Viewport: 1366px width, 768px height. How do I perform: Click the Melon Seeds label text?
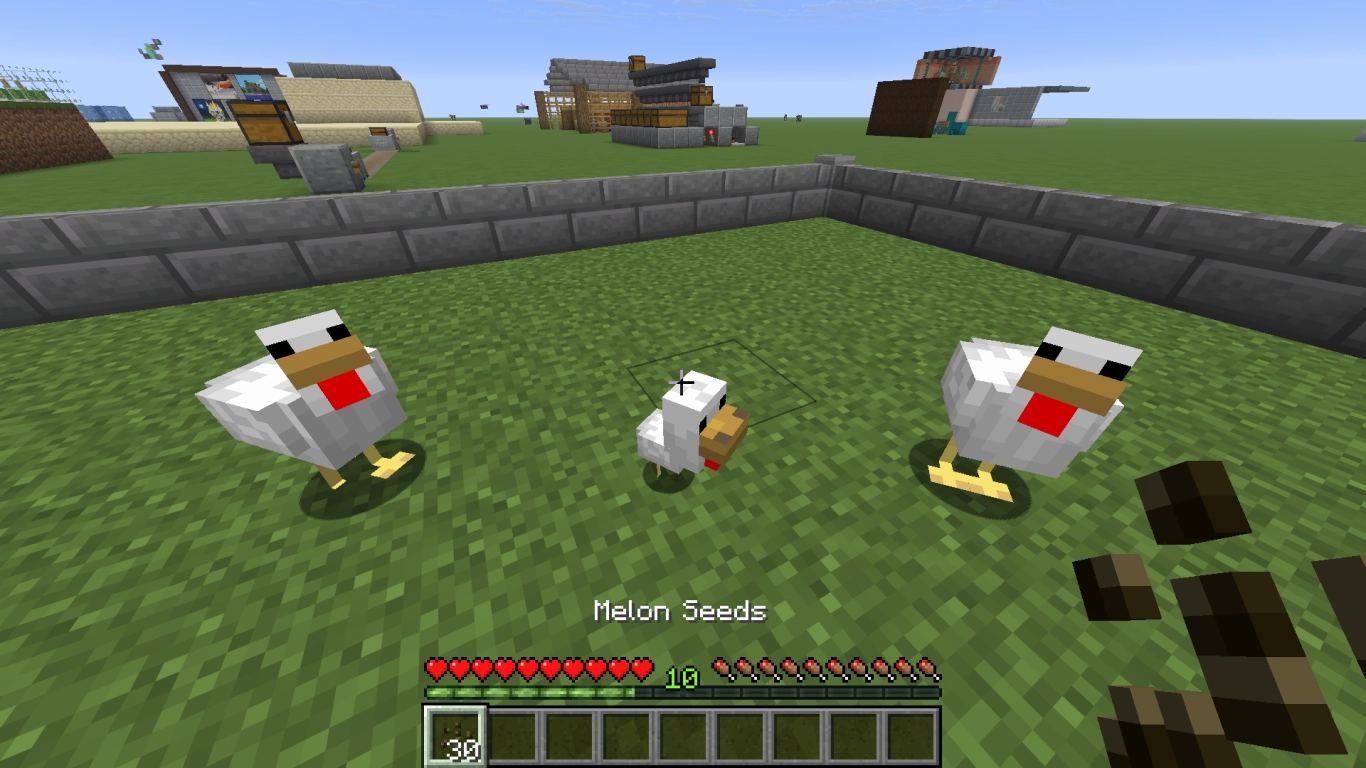pyautogui.click(x=681, y=611)
